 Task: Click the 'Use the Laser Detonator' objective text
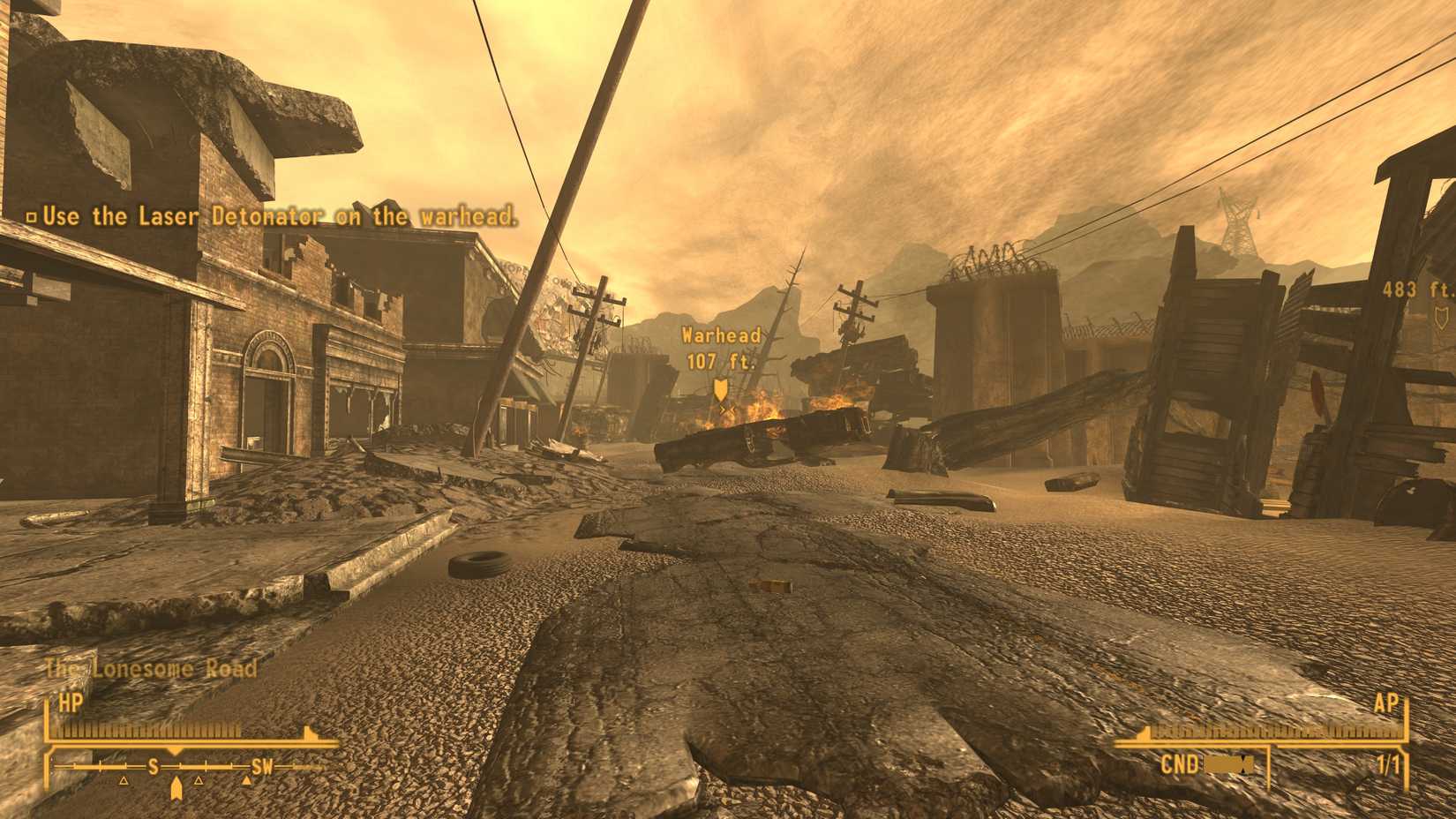tap(281, 214)
